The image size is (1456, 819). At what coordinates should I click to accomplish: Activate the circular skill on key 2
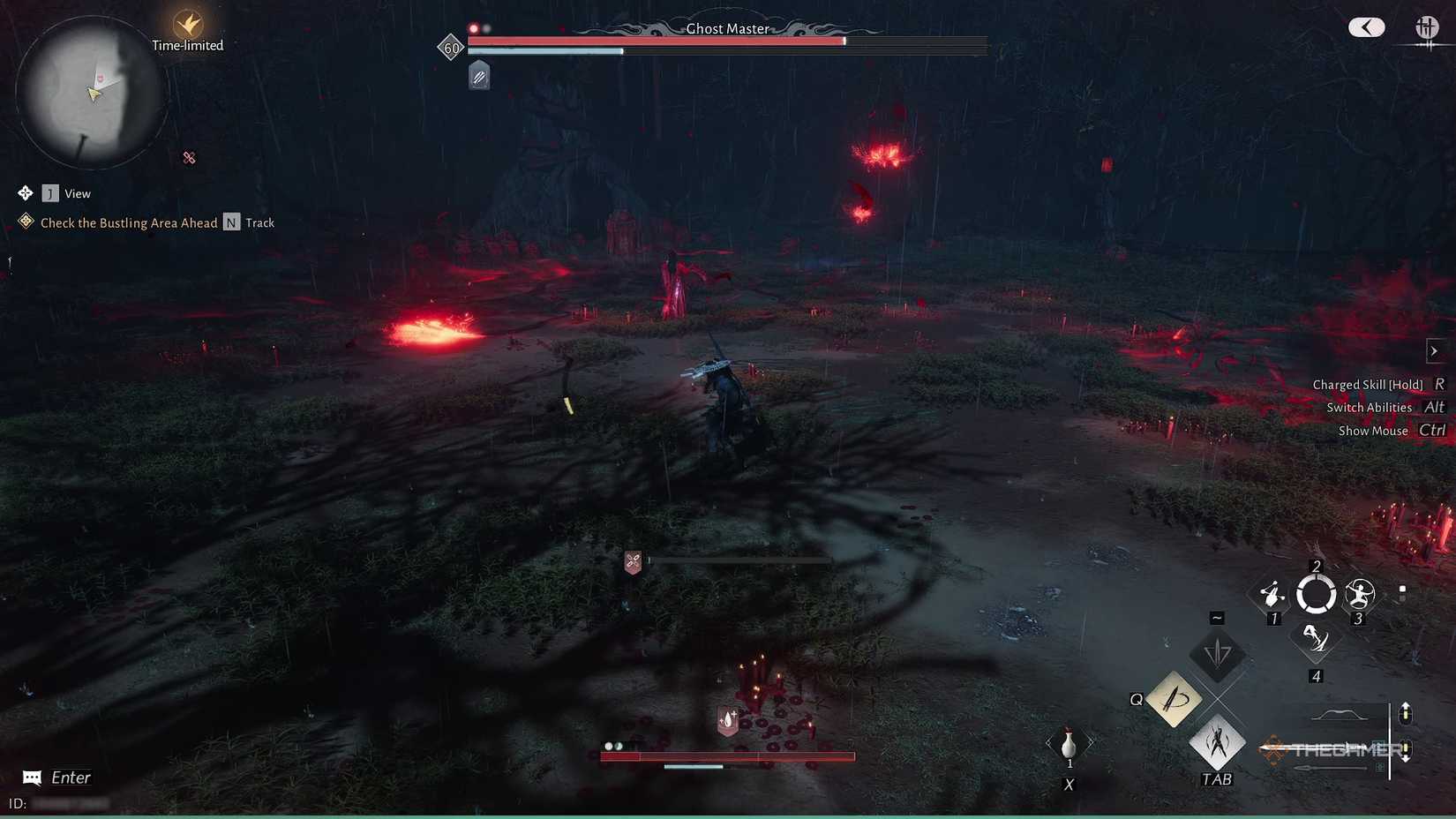1316,594
